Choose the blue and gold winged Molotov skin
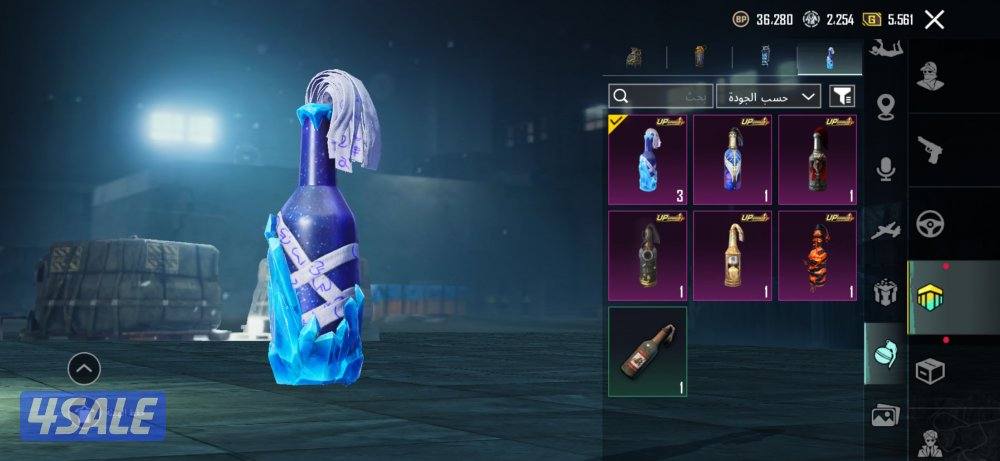Screen dimensions: 1000x461 732,160
